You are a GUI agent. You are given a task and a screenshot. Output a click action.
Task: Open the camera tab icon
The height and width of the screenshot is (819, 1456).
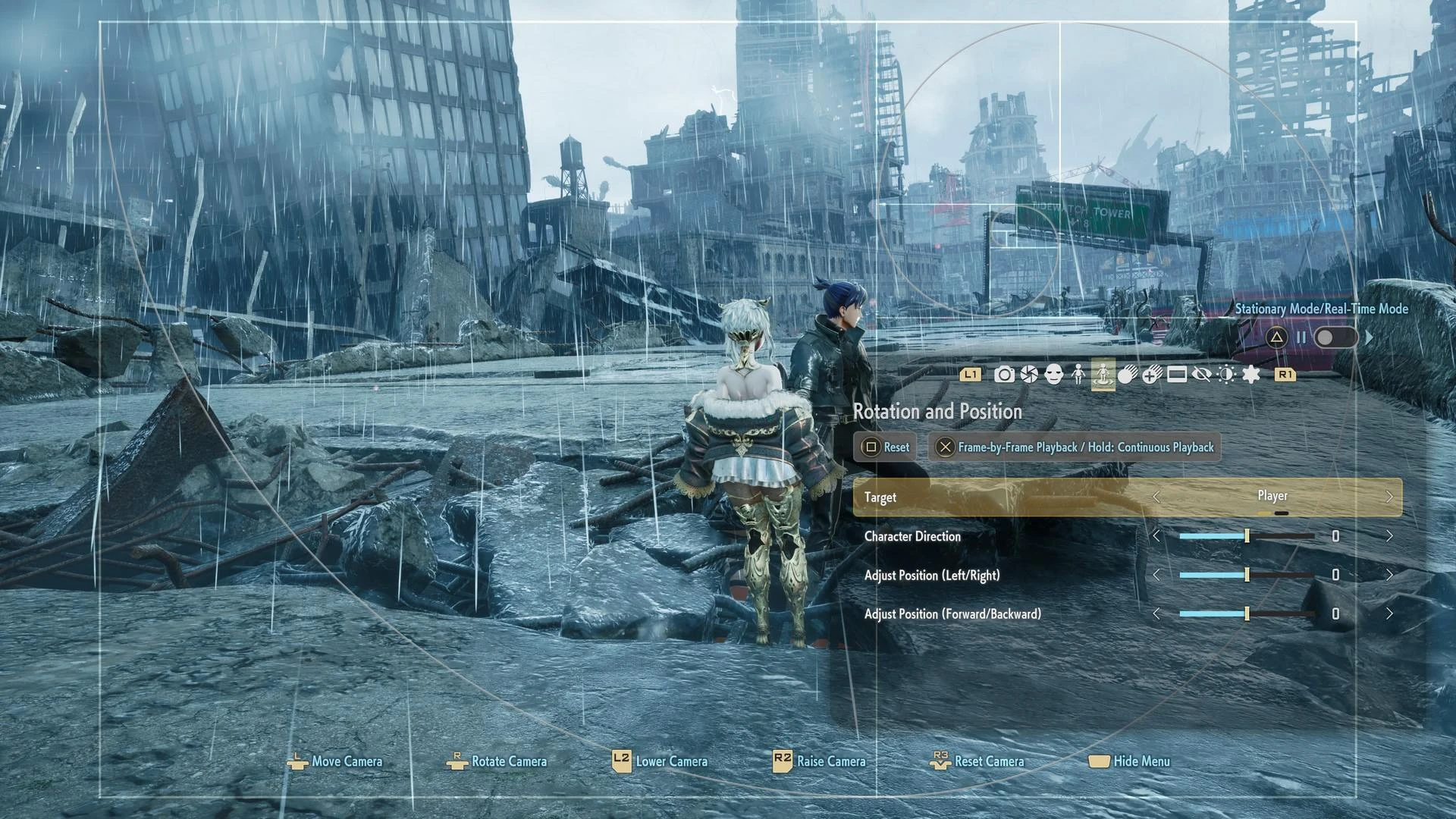click(x=1004, y=375)
